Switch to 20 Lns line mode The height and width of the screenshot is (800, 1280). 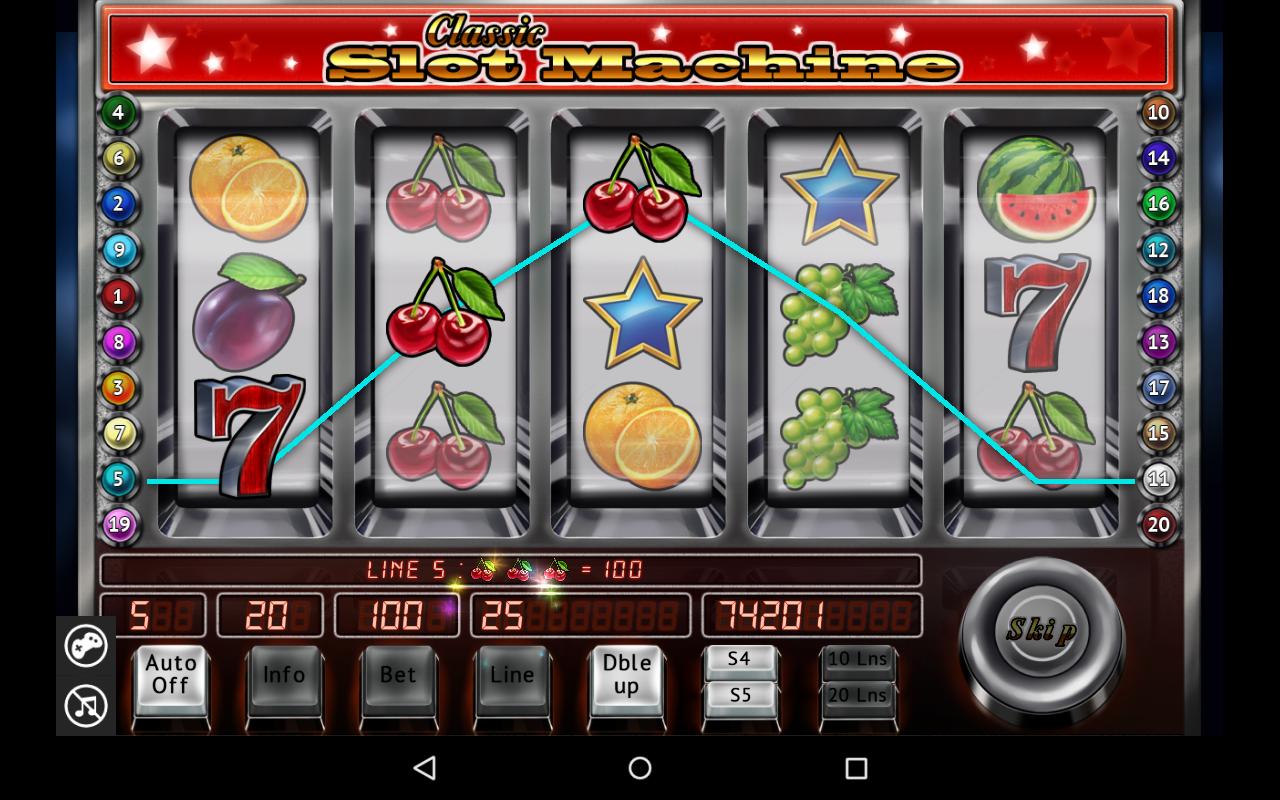point(858,696)
